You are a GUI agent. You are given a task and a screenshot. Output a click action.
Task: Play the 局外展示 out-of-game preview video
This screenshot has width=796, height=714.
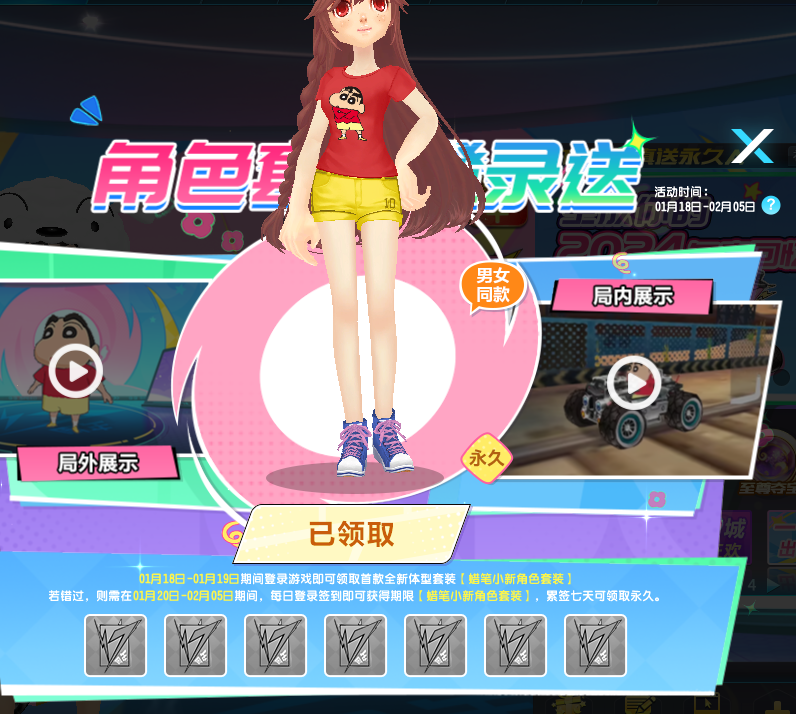click(x=75, y=372)
